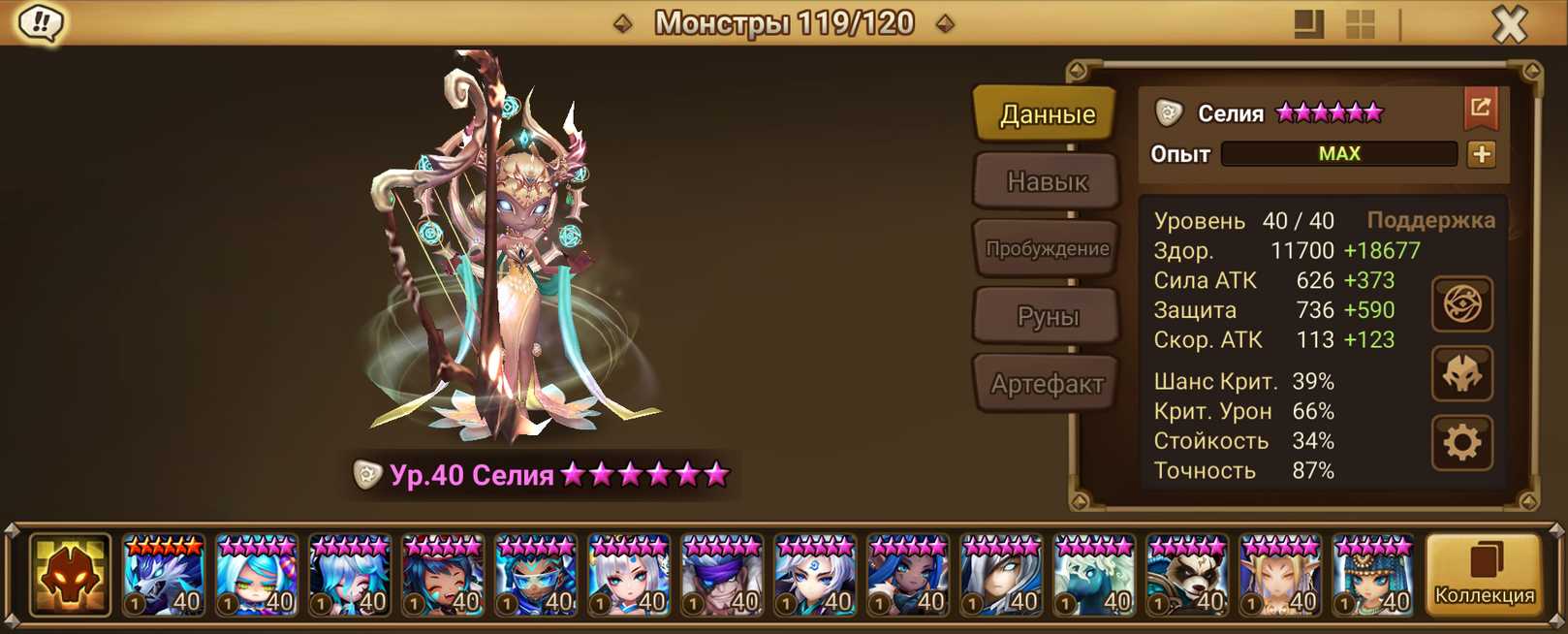Select the Пробуждение tab
This screenshot has height=634, width=1568.
(1047, 249)
